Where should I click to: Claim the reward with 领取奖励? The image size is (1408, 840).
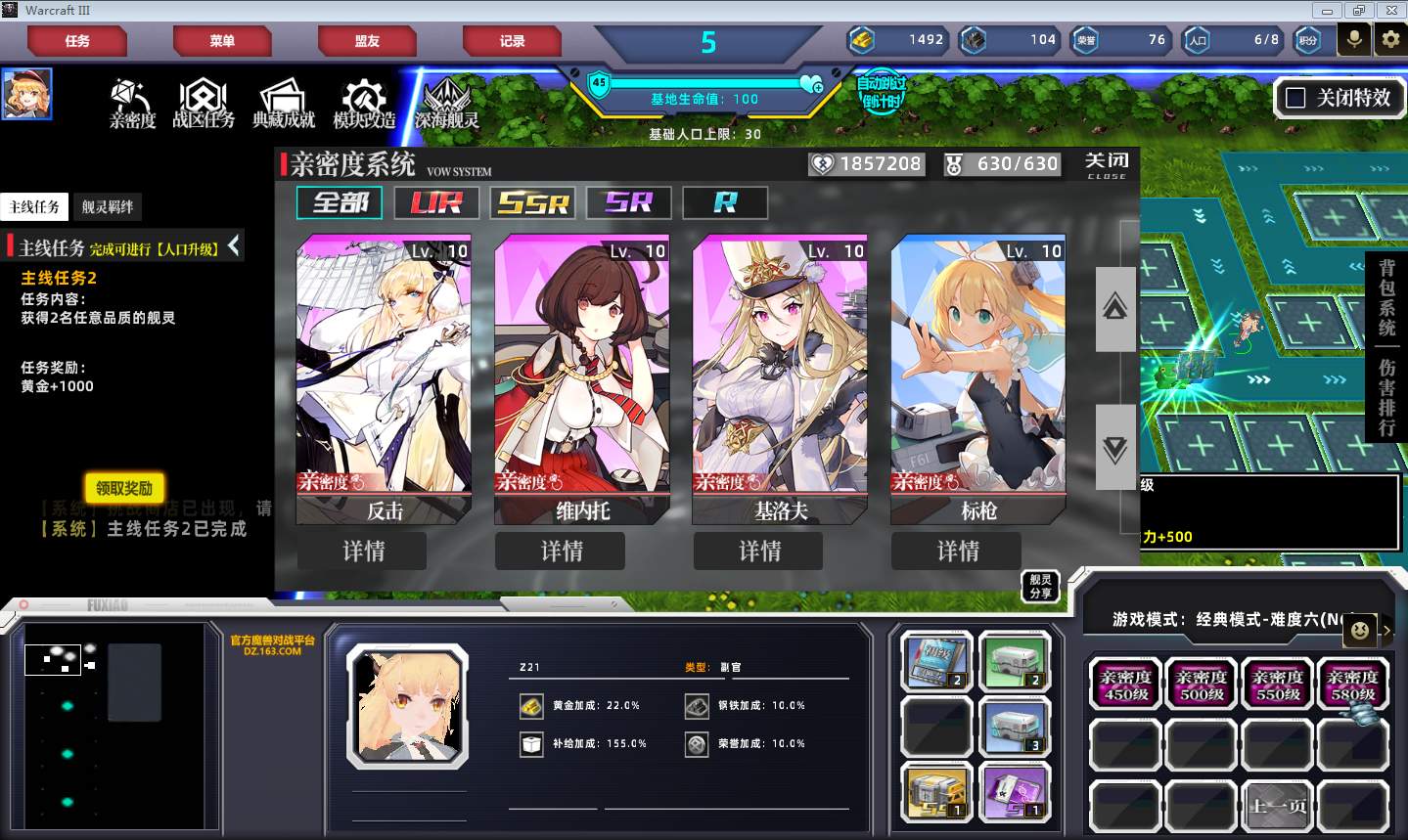[124, 488]
